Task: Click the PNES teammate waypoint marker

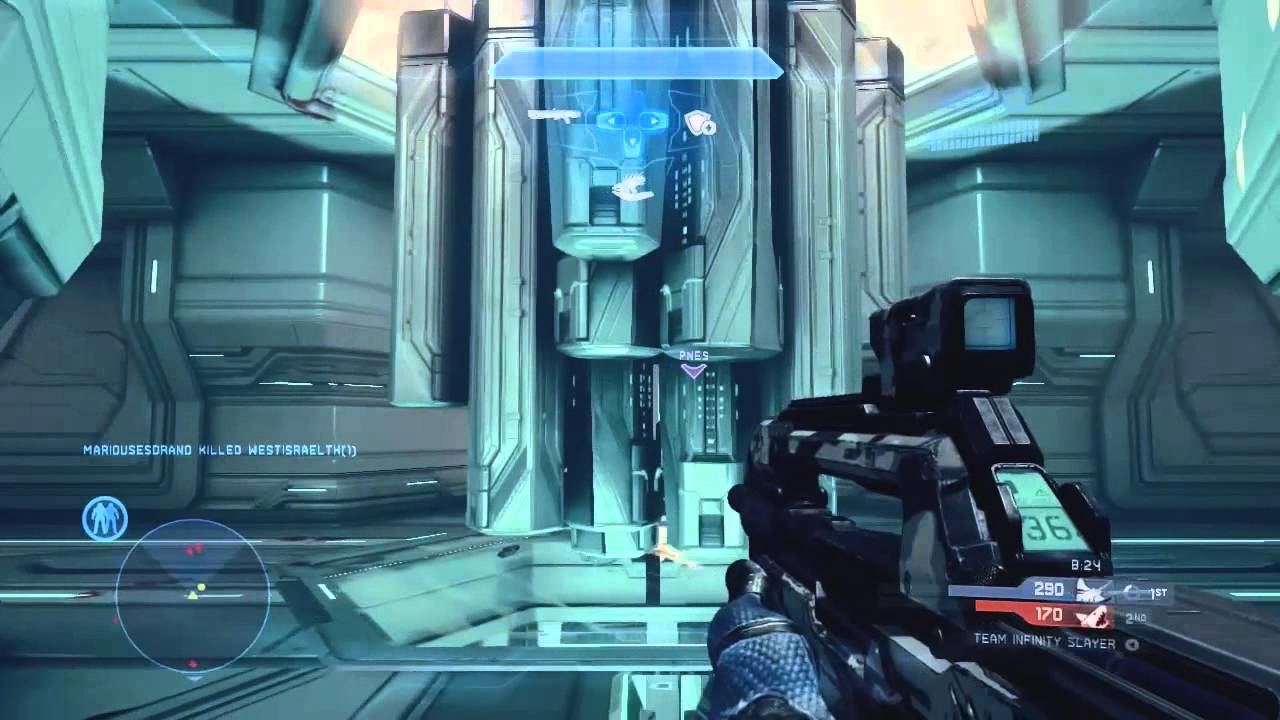Action: pyautogui.click(x=693, y=363)
